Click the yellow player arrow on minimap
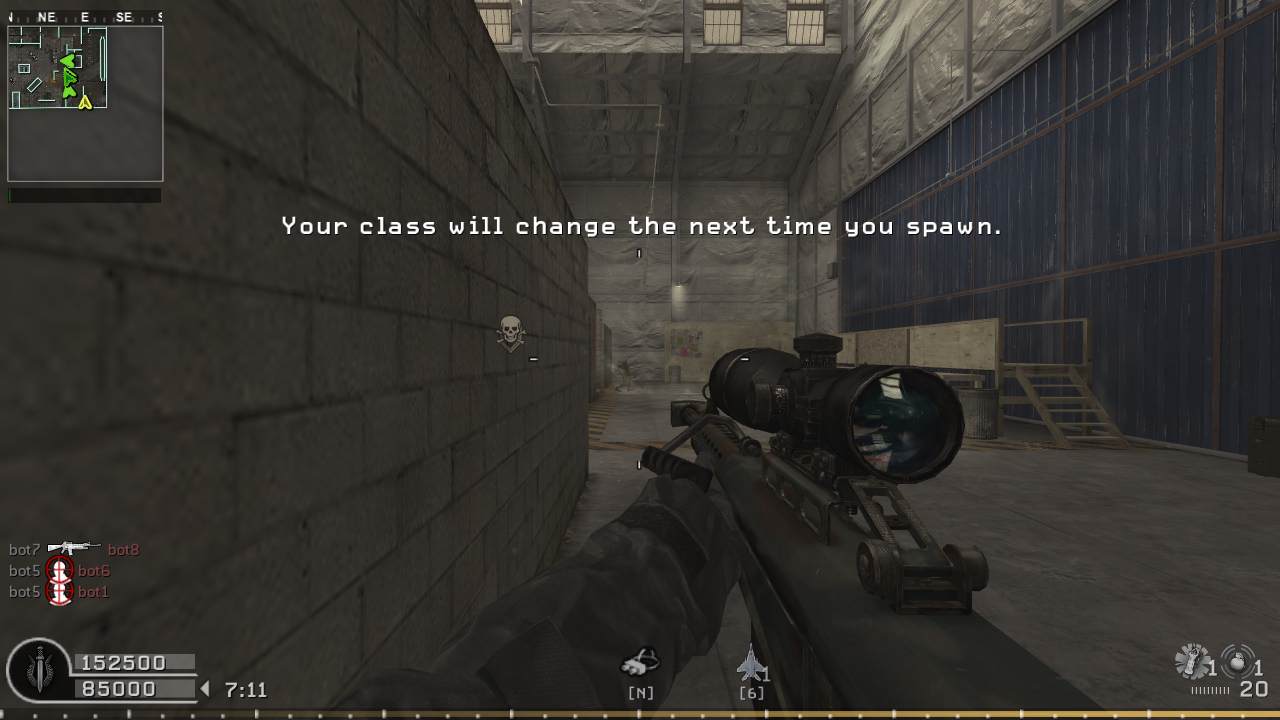The height and width of the screenshot is (720, 1280). (85, 101)
